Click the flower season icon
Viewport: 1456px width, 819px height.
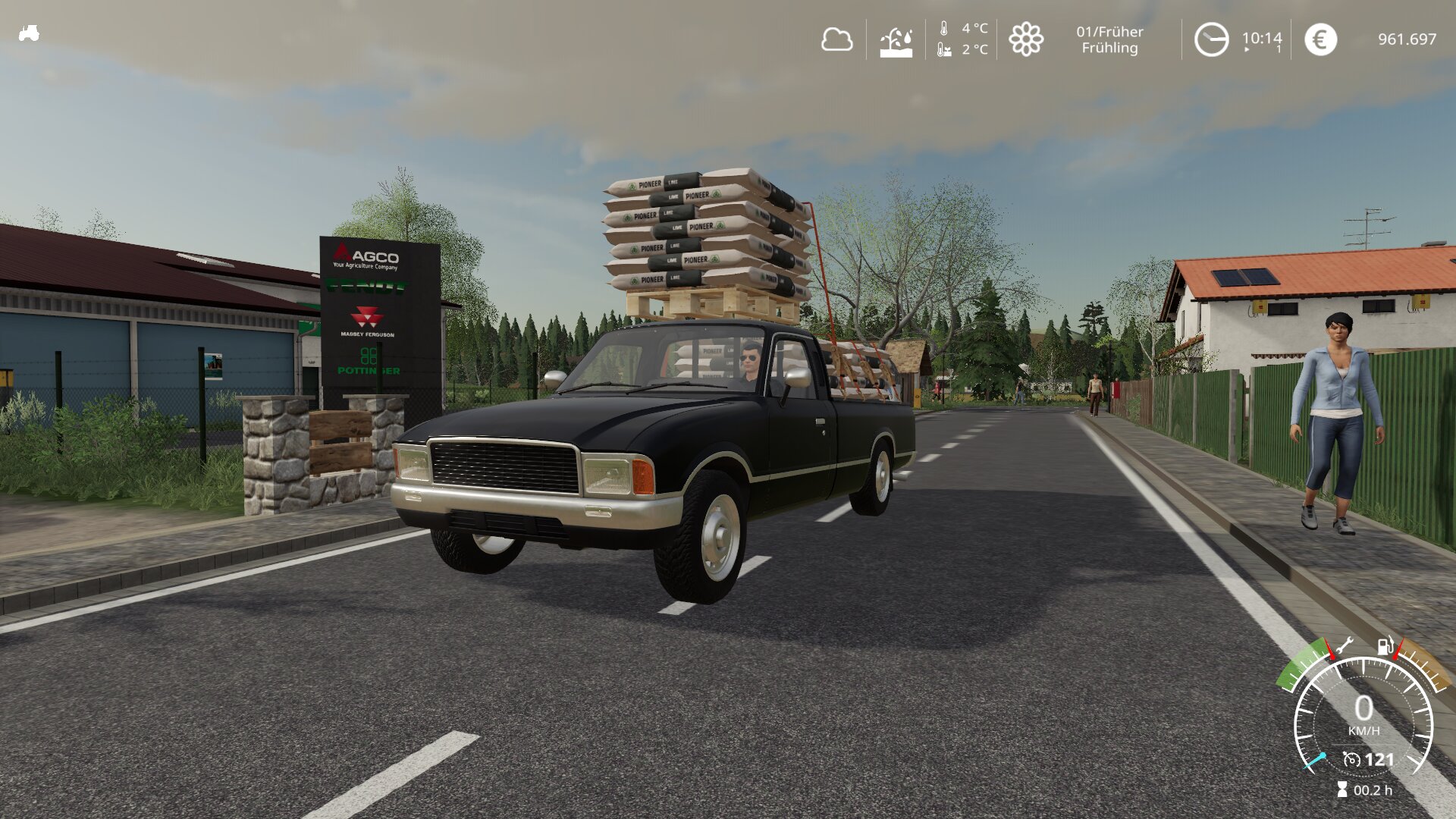coord(1026,39)
